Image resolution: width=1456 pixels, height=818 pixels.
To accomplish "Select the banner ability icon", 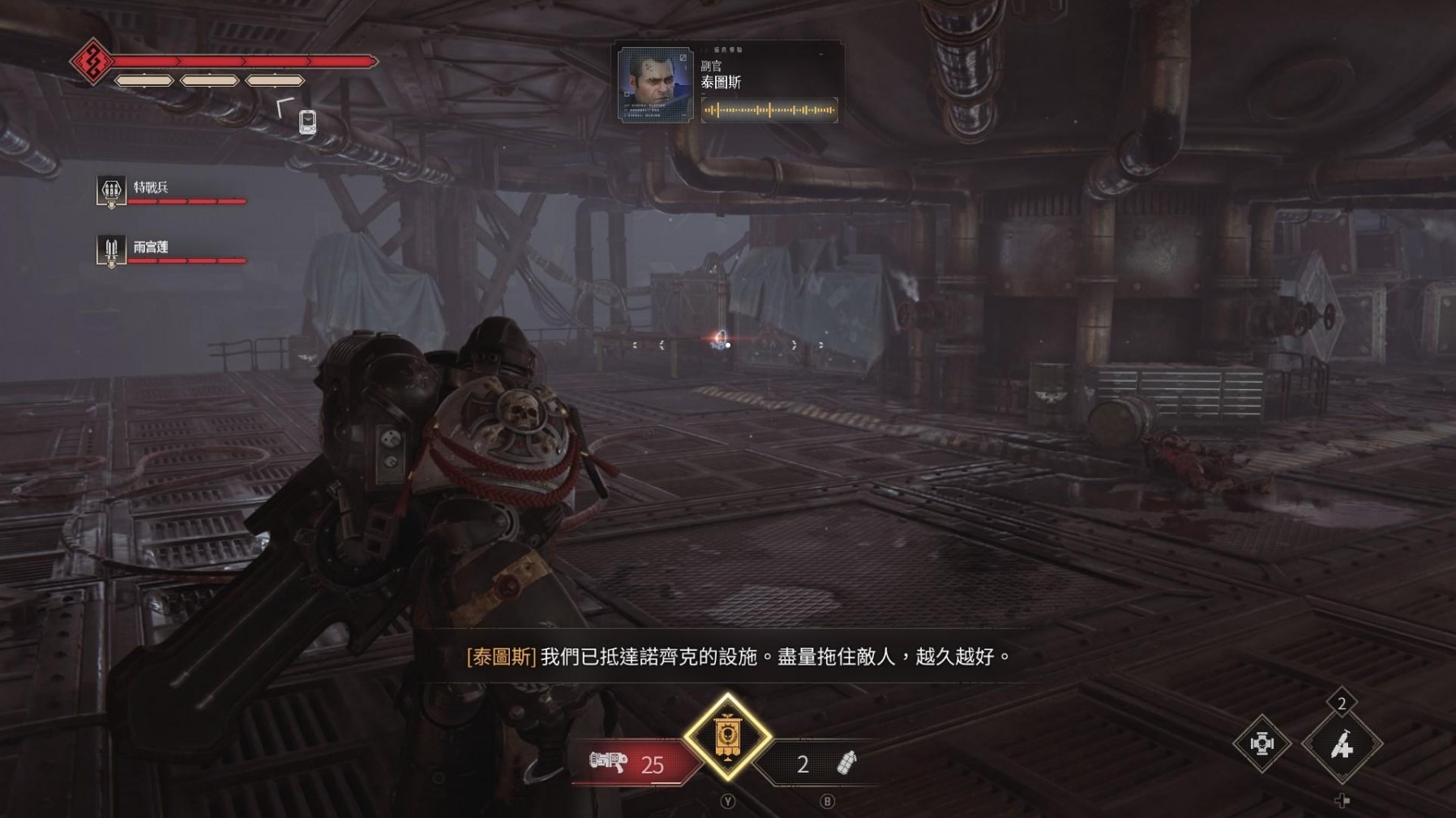I will coord(726,738).
